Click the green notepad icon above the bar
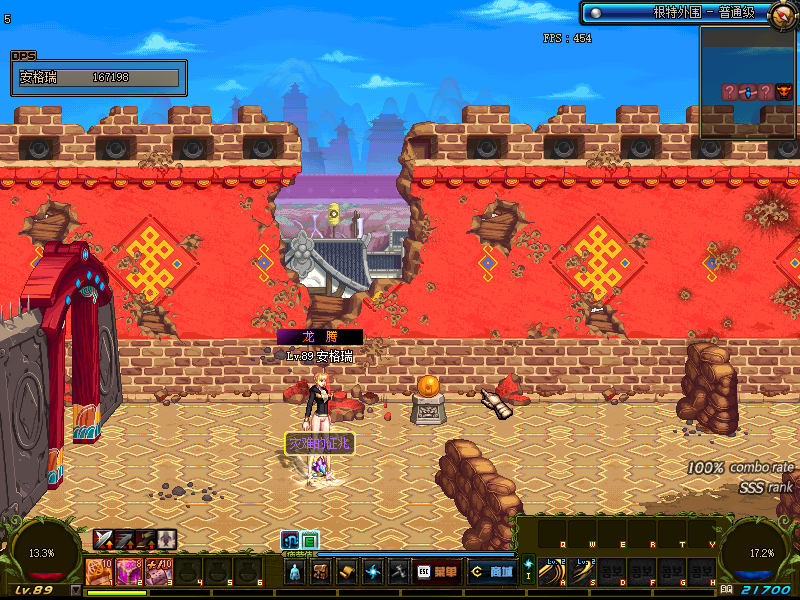 pos(309,540)
